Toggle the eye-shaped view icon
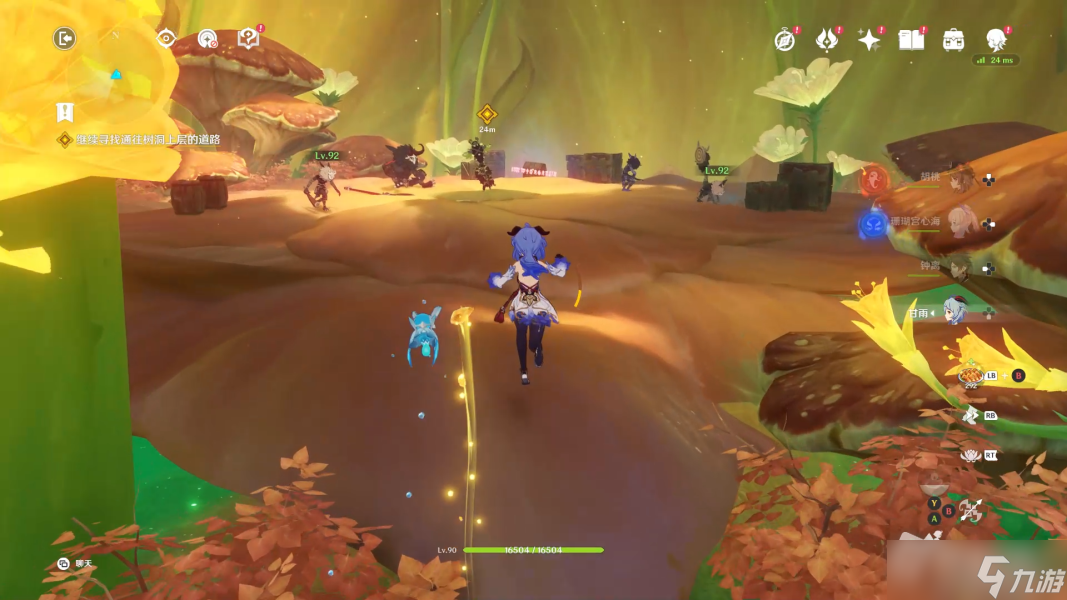1067x600 pixels. coord(166,39)
